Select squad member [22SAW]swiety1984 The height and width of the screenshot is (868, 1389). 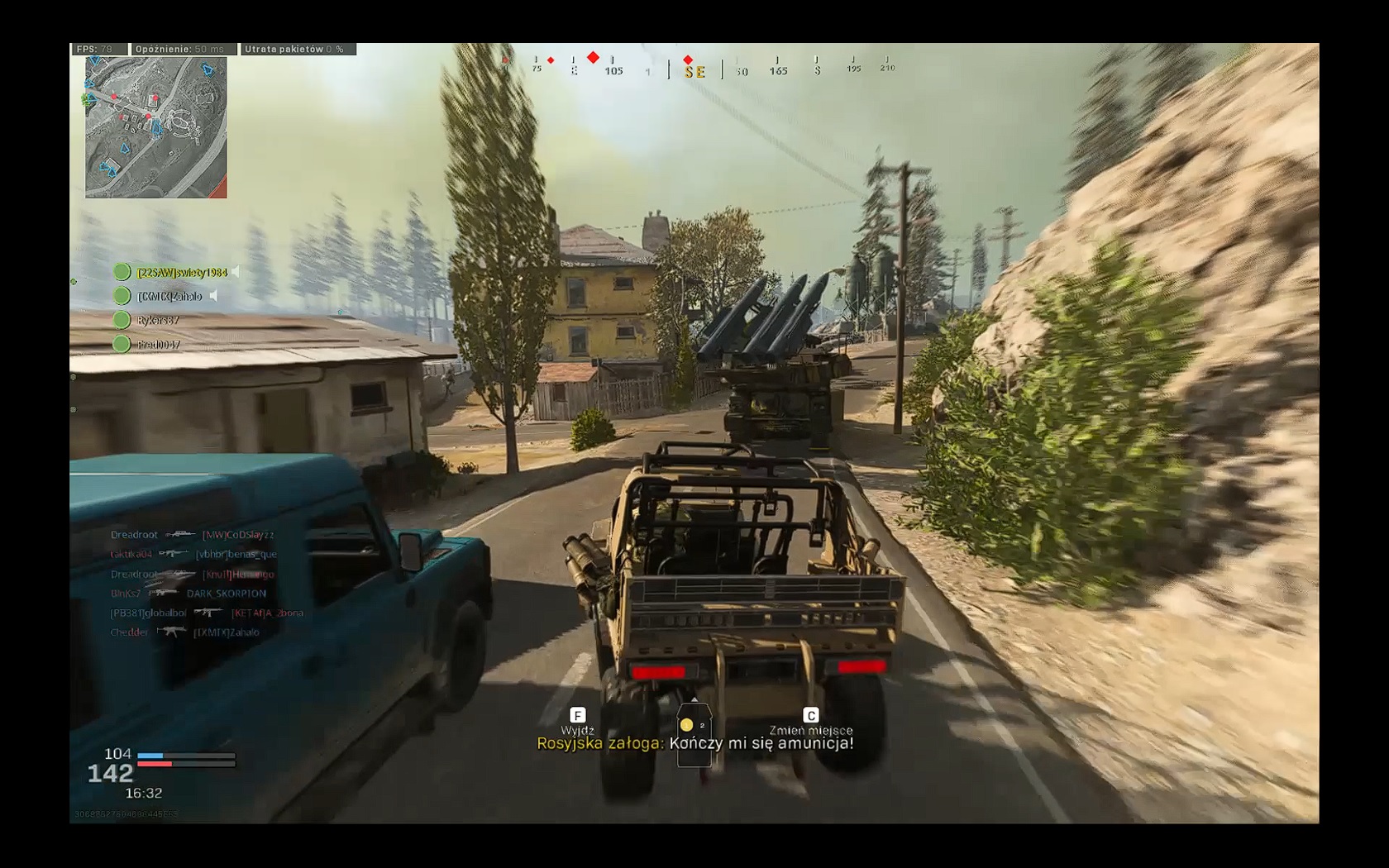click(x=181, y=272)
